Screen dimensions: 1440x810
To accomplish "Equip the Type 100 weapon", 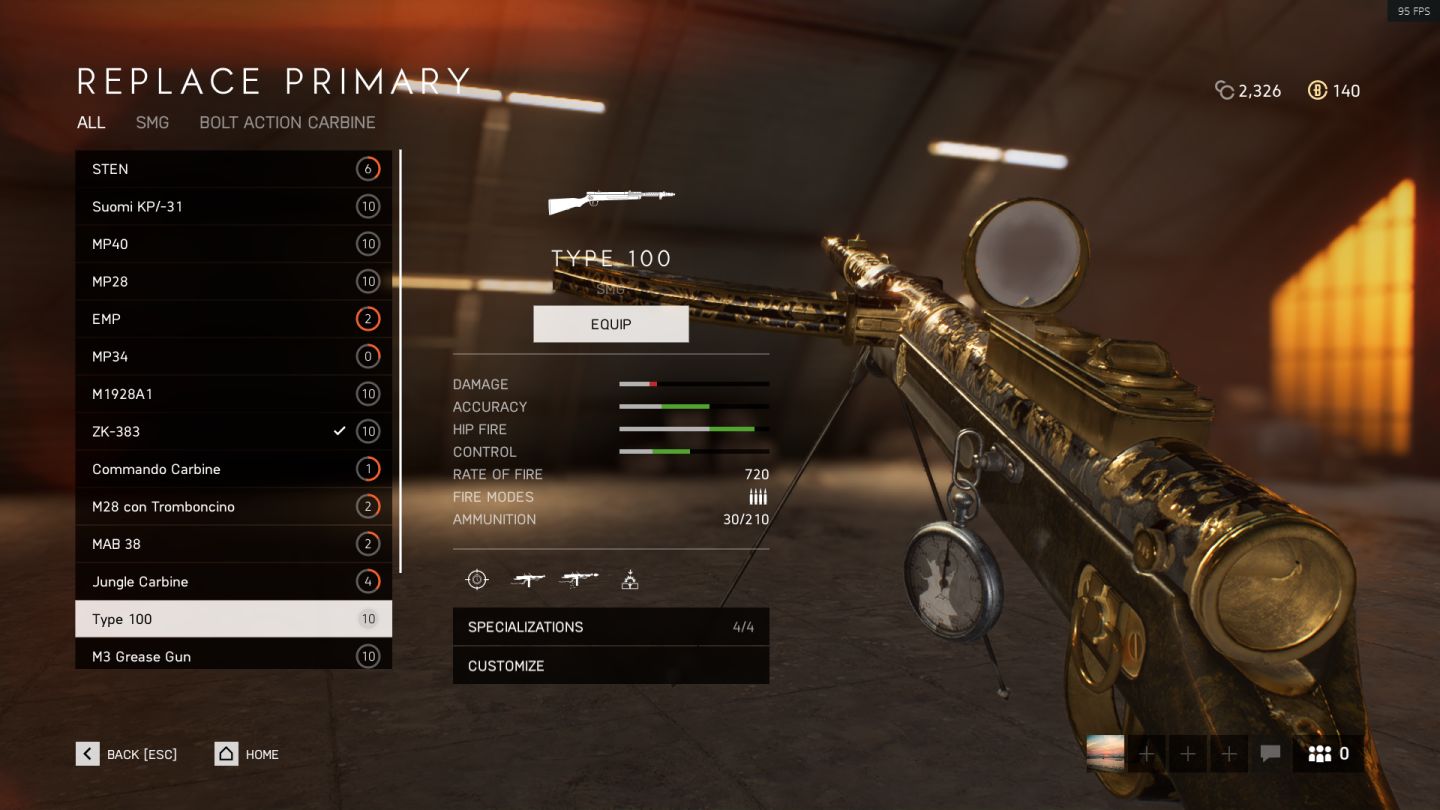I will pyautogui.click(x=611, y=324).
